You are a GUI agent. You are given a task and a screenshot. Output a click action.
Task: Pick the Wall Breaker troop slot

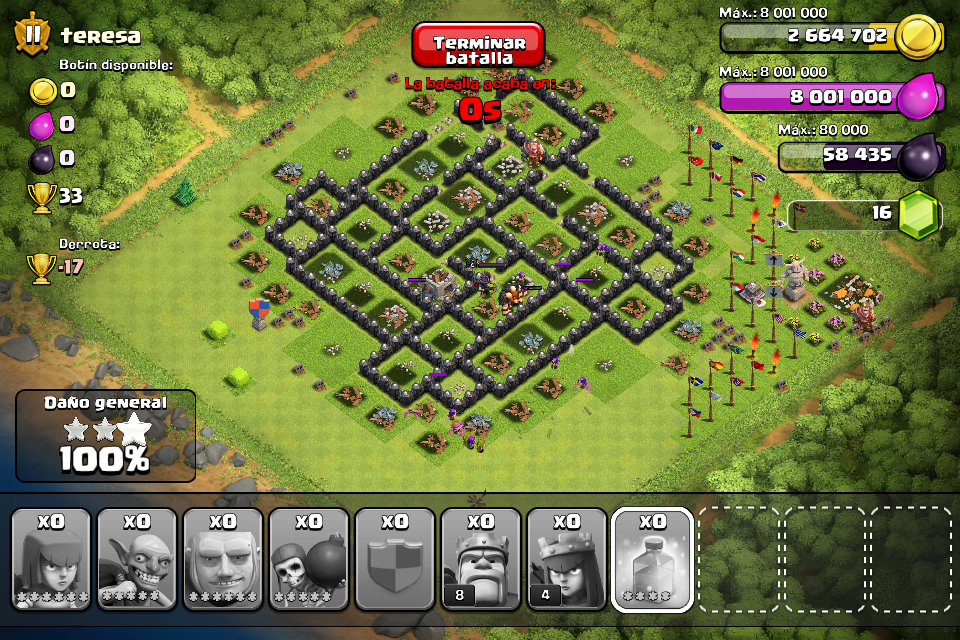click(x=309, y=559)
